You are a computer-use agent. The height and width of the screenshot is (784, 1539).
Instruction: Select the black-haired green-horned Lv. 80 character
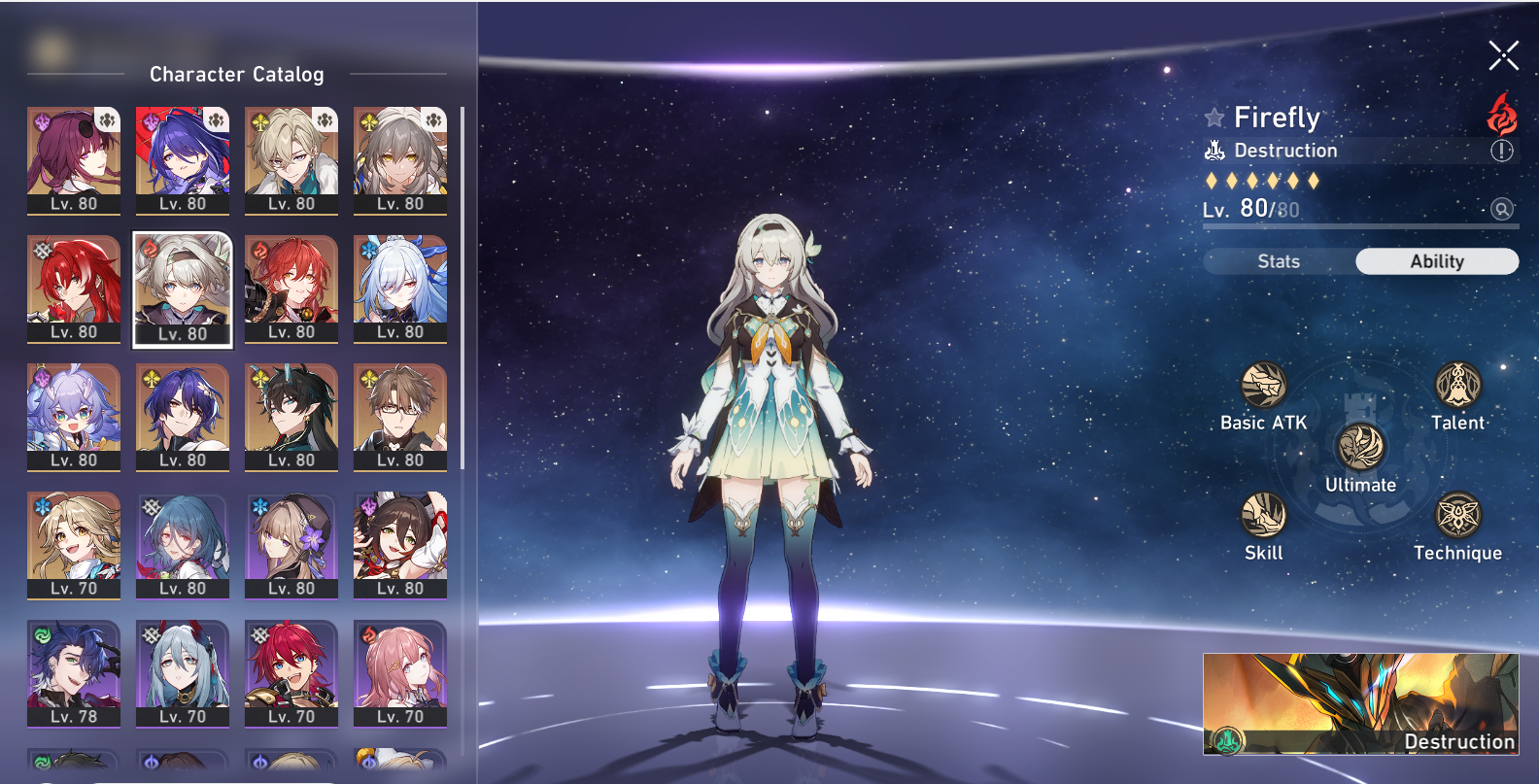[291, 417]
